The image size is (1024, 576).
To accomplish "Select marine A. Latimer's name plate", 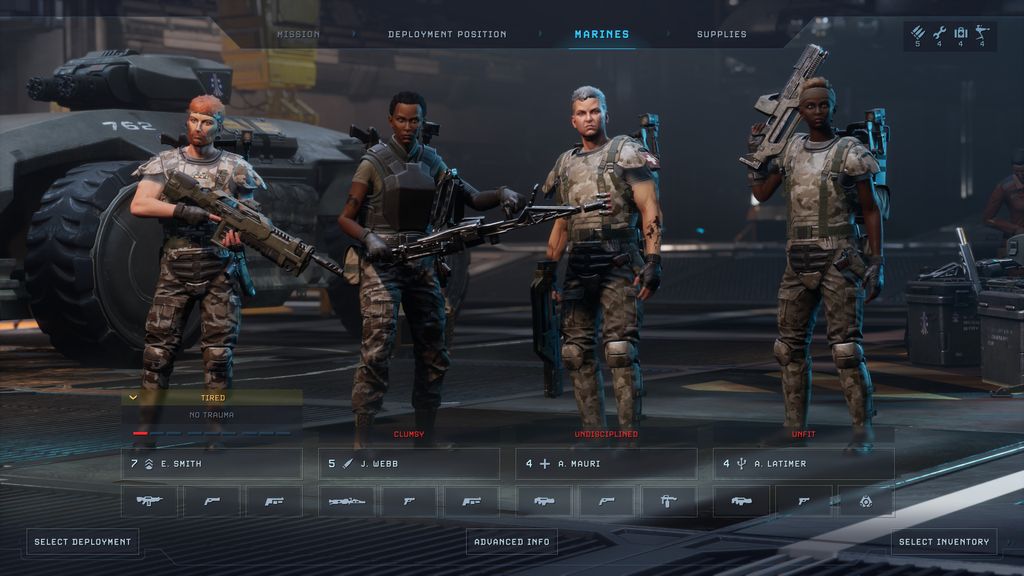I will coord(803,464).
